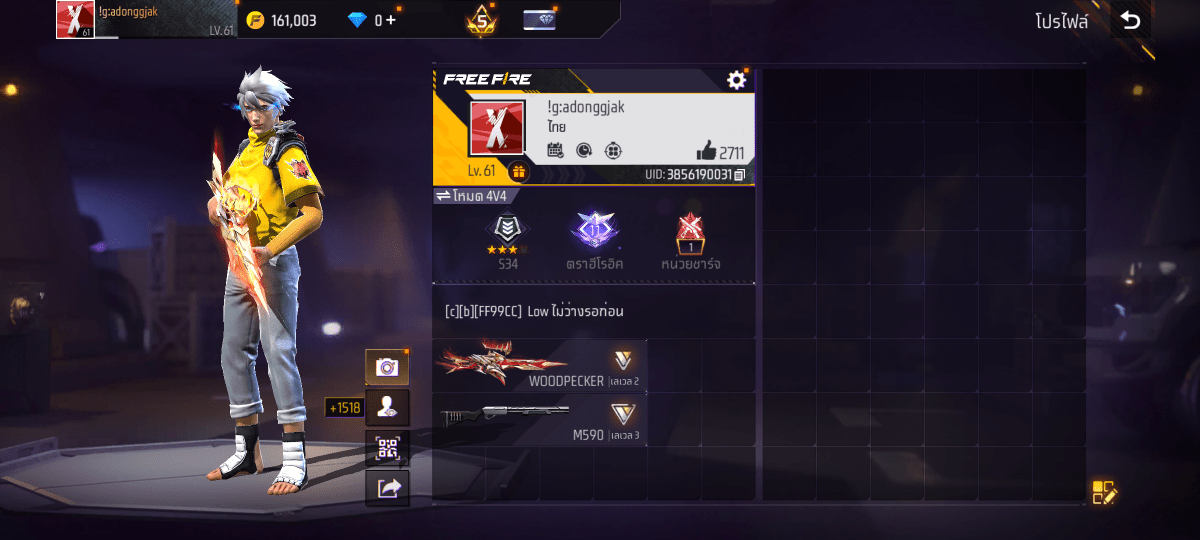Select the WOODPECKER weapon row
Viewport: 1200px width, 540px height.
click(540, 365)
